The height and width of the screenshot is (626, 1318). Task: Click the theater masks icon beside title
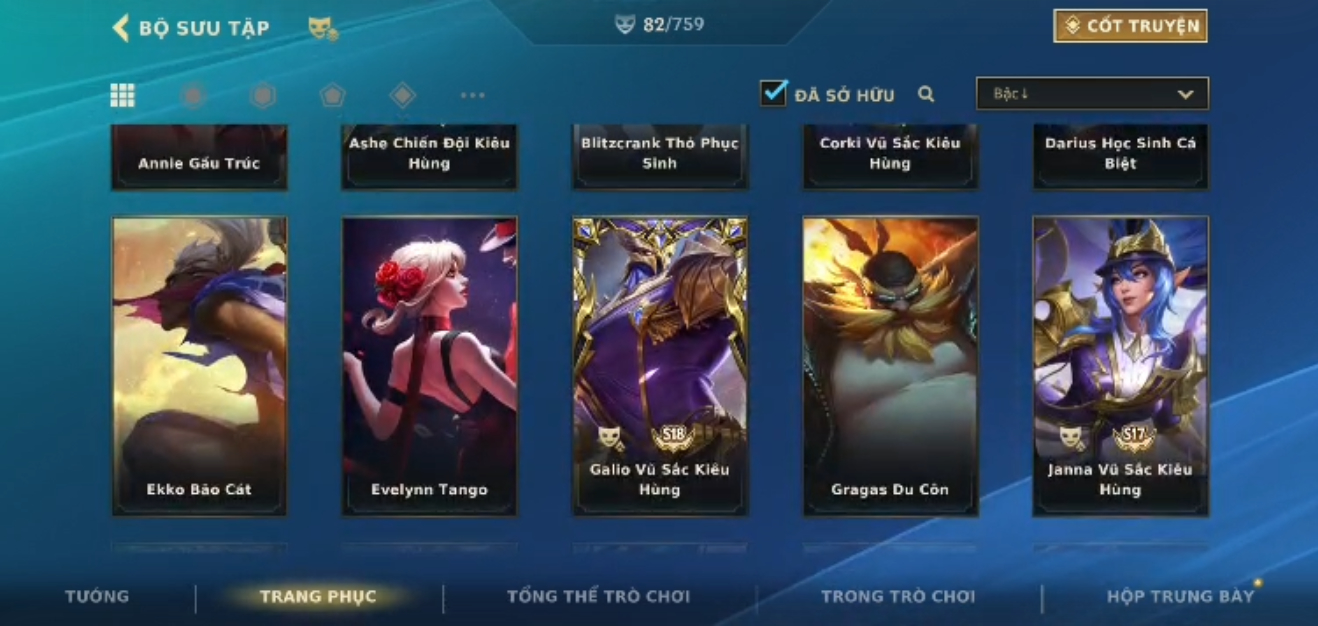(322, 29)
